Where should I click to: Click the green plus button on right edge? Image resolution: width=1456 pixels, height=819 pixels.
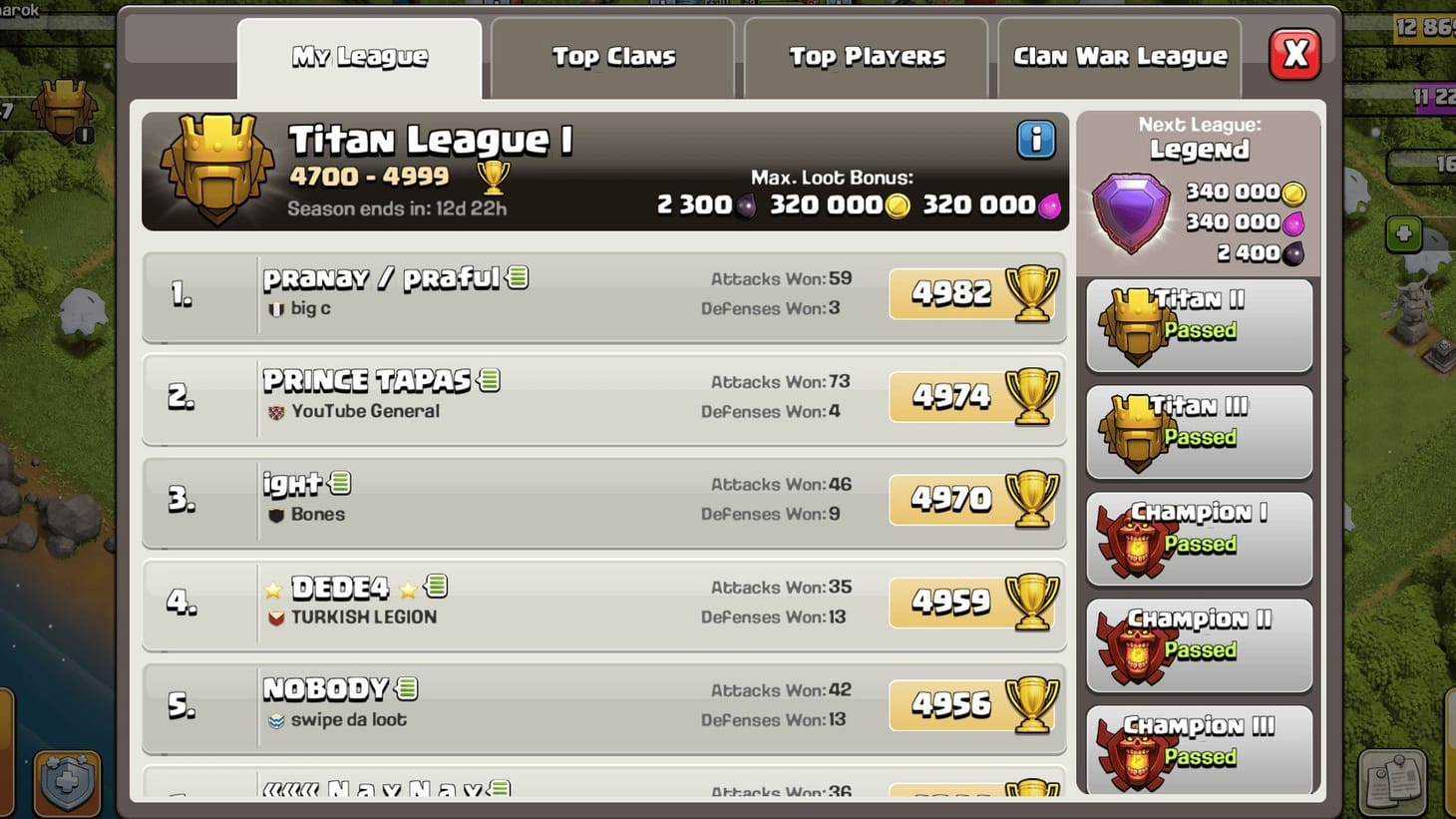(x=1404, y=233)
